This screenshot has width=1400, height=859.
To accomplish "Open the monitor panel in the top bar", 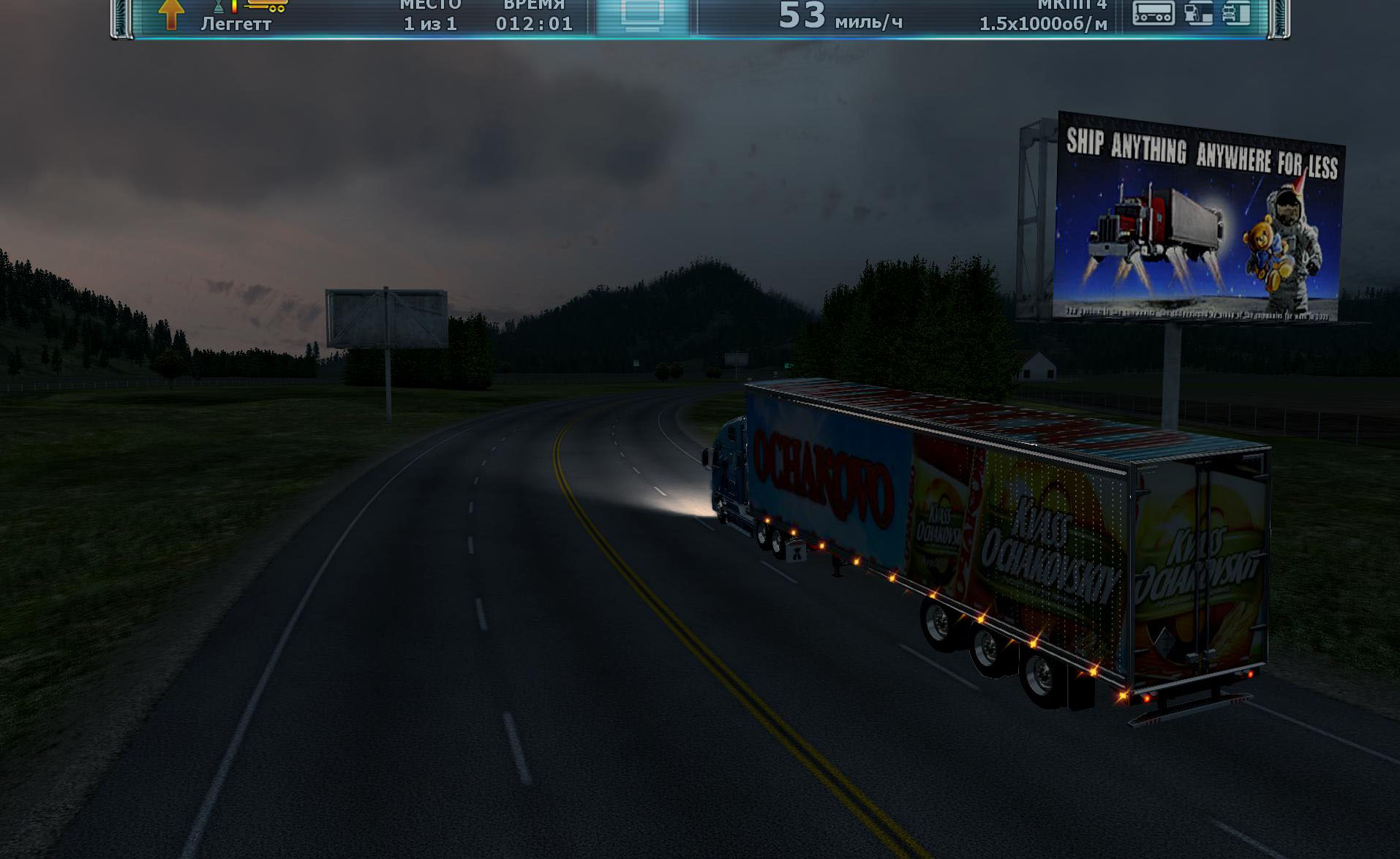I will pyautogui.click(x=641, y=15).
